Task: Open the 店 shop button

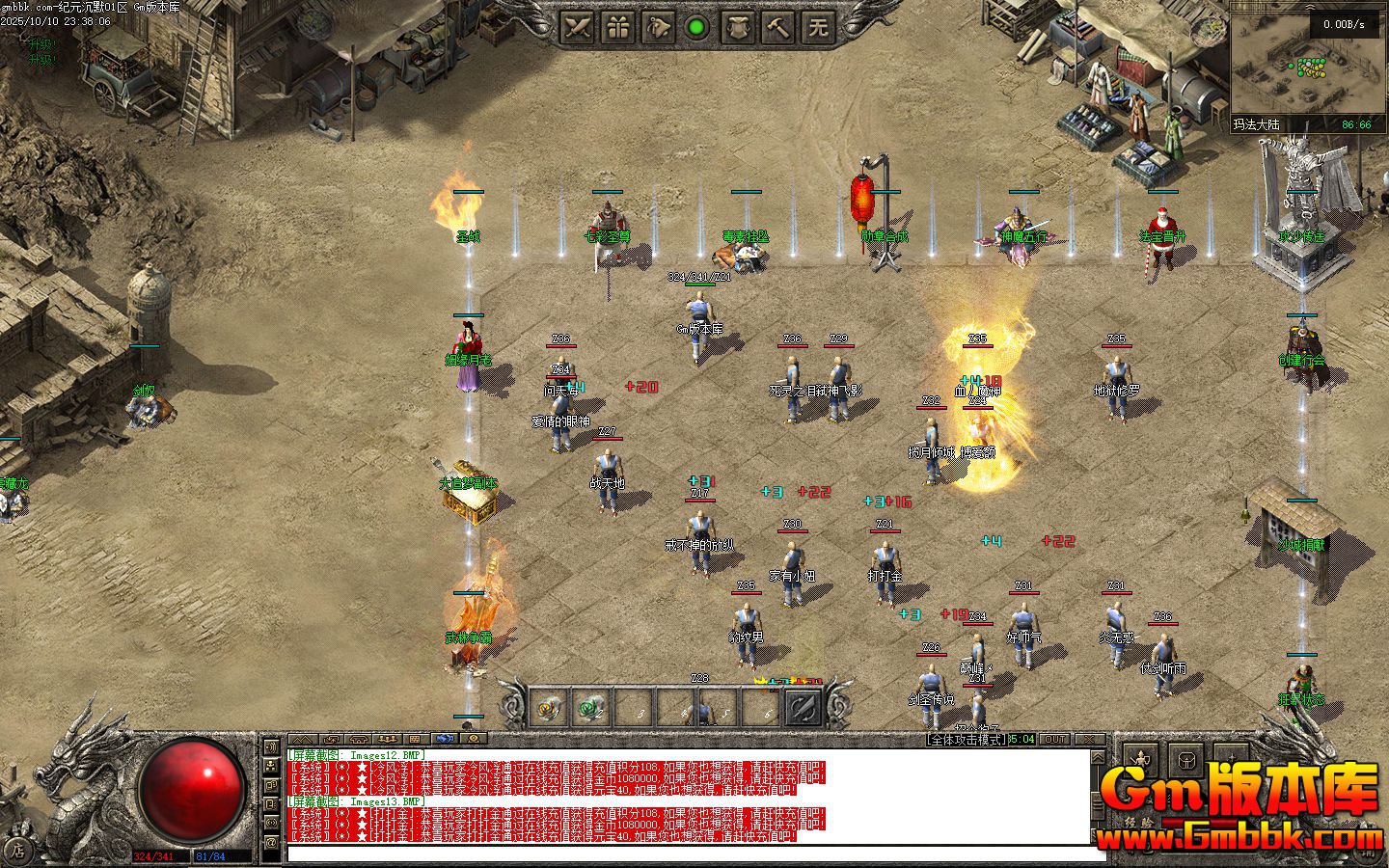Action: (x=16, y=851)
